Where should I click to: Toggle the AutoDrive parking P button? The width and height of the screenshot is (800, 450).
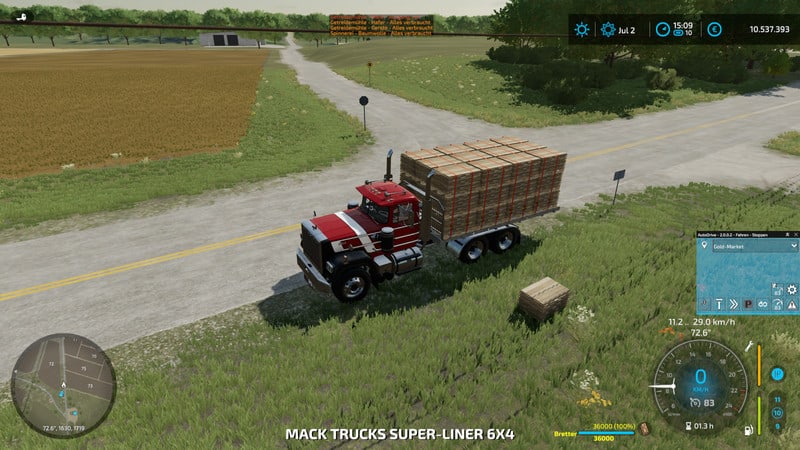(746, 303)
